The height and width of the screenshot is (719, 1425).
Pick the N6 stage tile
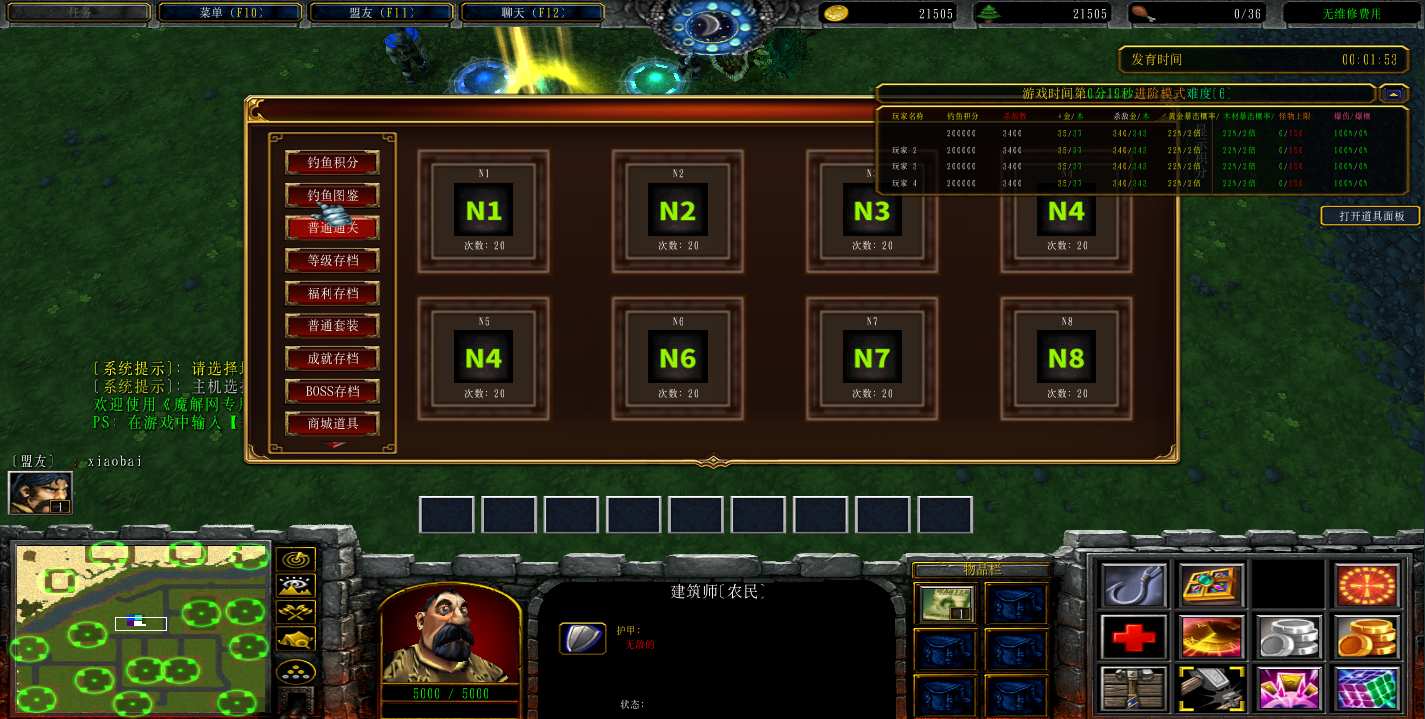coord(677,357)
